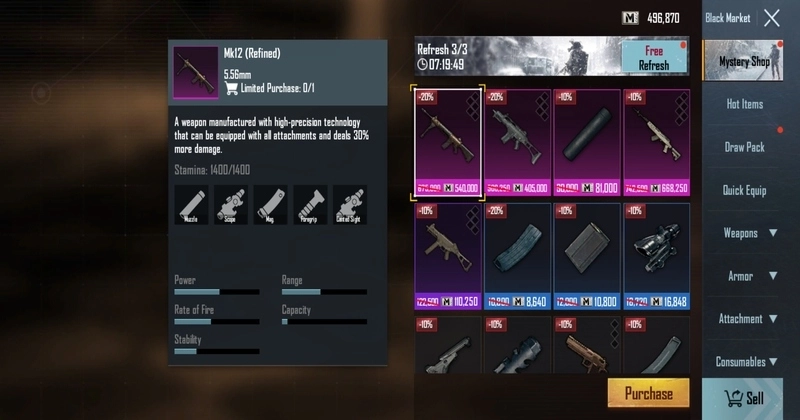Click the Foregrip attachment slot
The width and height of the screenshot is (800, 420).
(309, 204)
